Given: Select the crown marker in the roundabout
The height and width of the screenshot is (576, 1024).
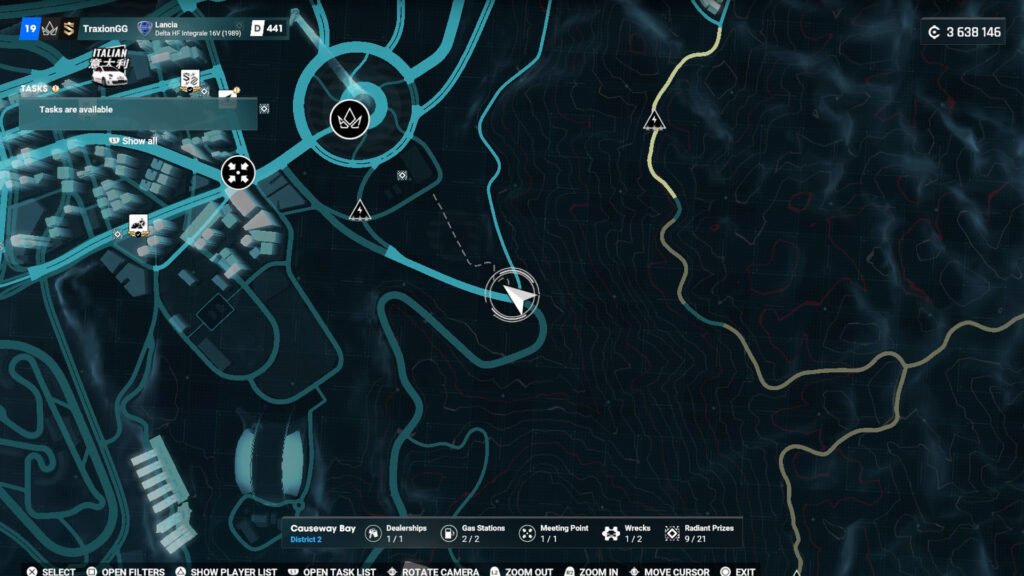Looking at the screenshot, I should [x=350, y=120].
